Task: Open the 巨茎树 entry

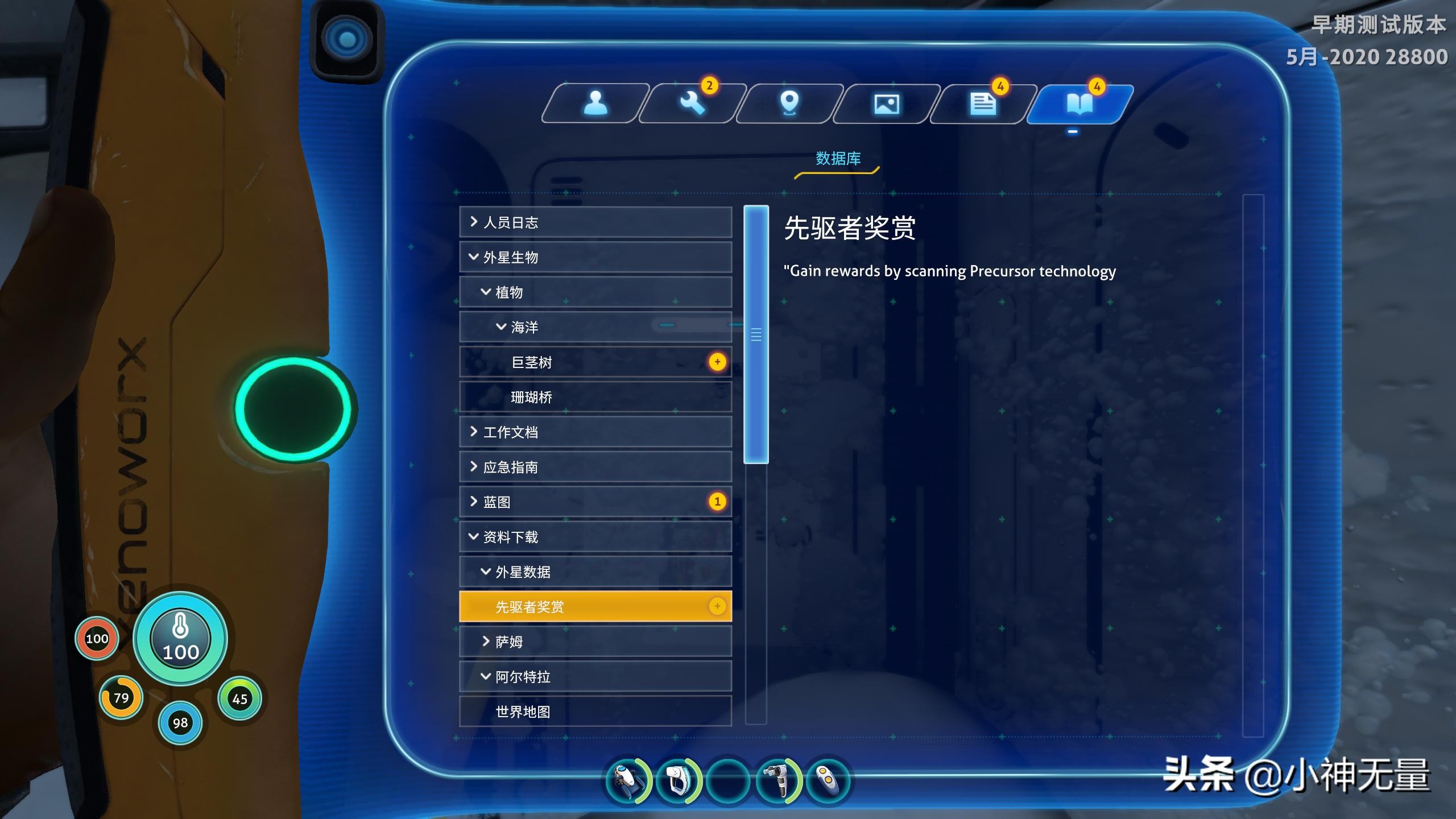Action: [595, 362]
